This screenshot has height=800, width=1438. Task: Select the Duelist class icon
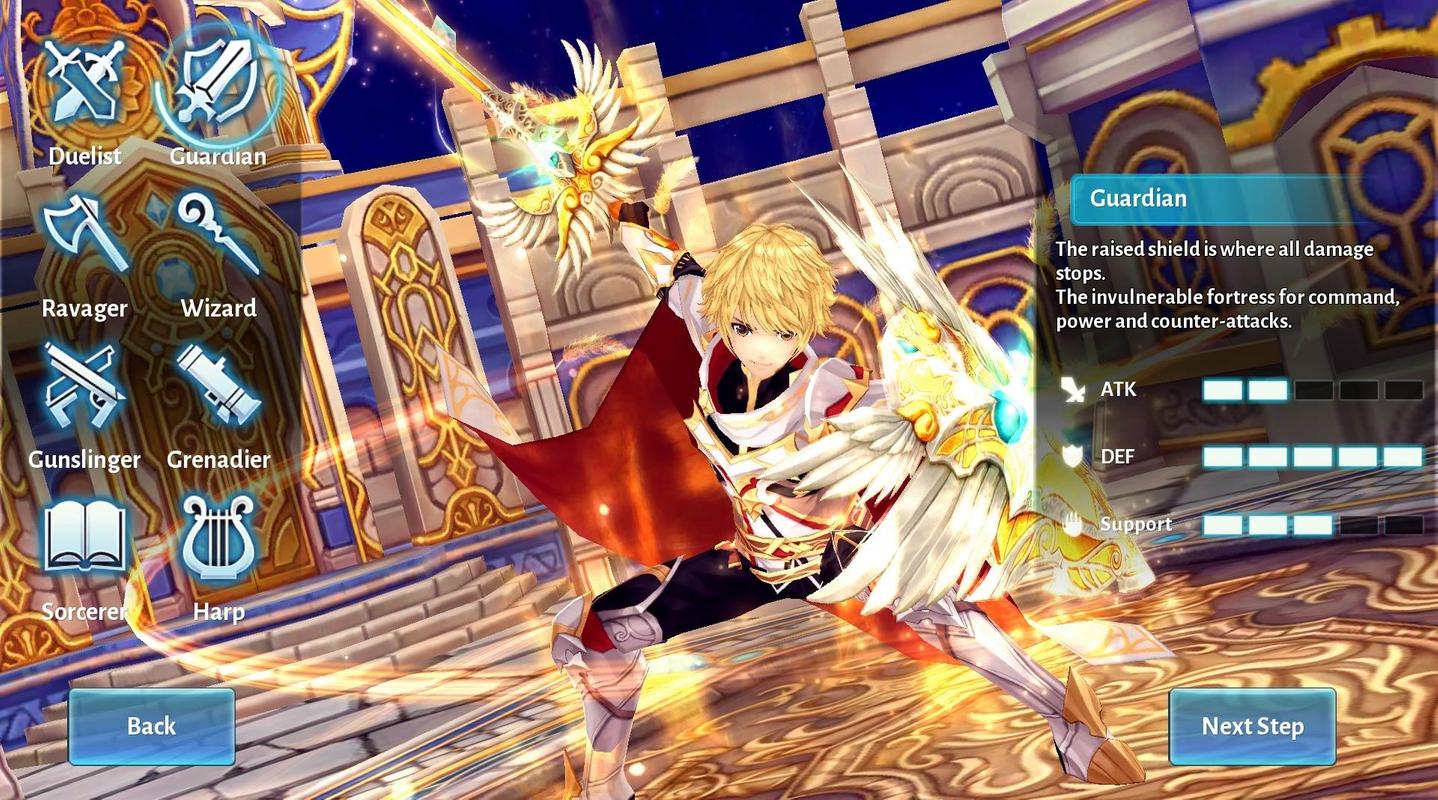(x=84, y=85)
